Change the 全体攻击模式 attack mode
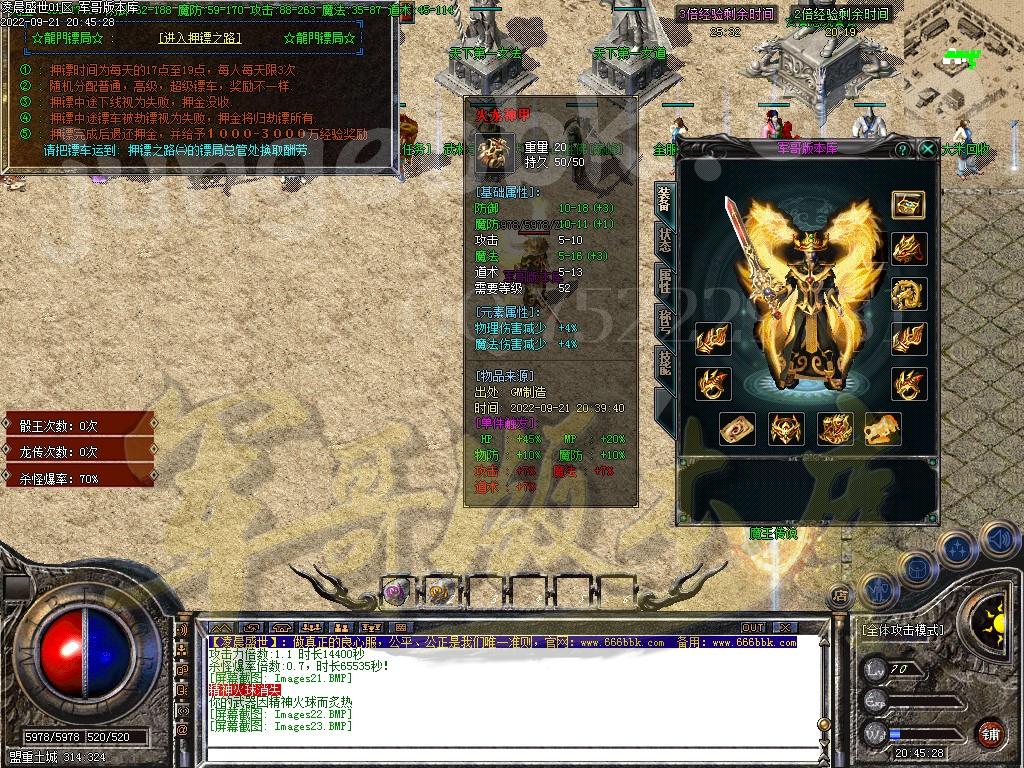 pos(902,631)
